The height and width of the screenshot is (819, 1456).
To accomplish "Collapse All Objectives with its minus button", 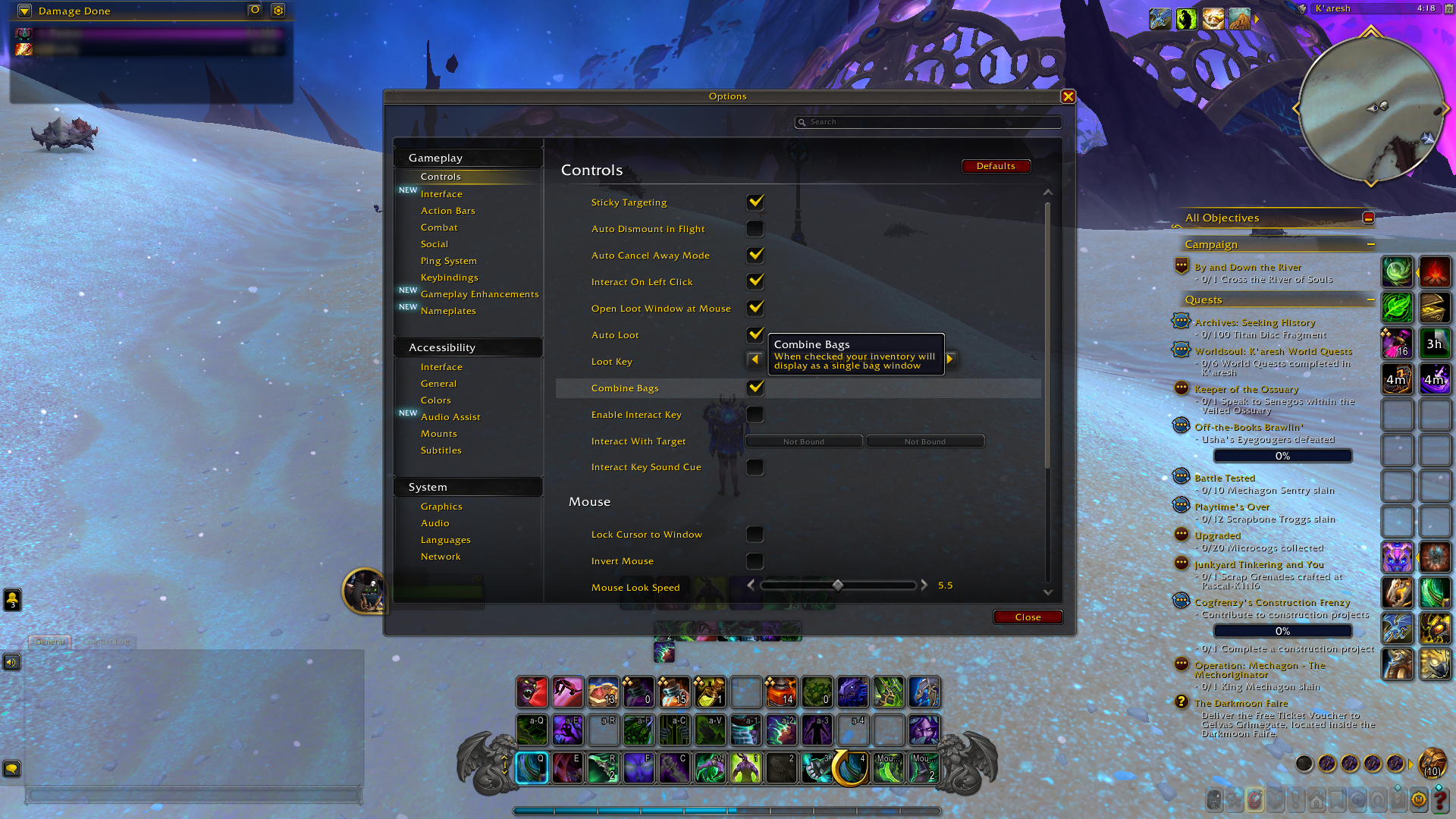I will click(x=1370, y=218).
